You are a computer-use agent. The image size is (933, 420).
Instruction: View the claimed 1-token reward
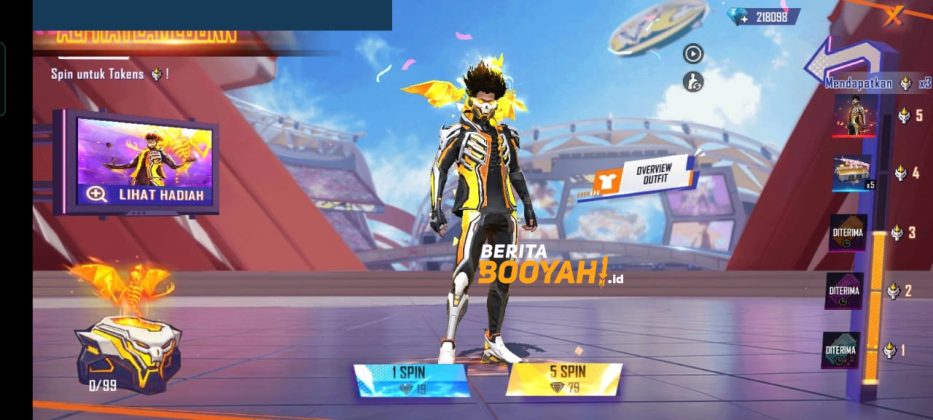coord(841,350)
